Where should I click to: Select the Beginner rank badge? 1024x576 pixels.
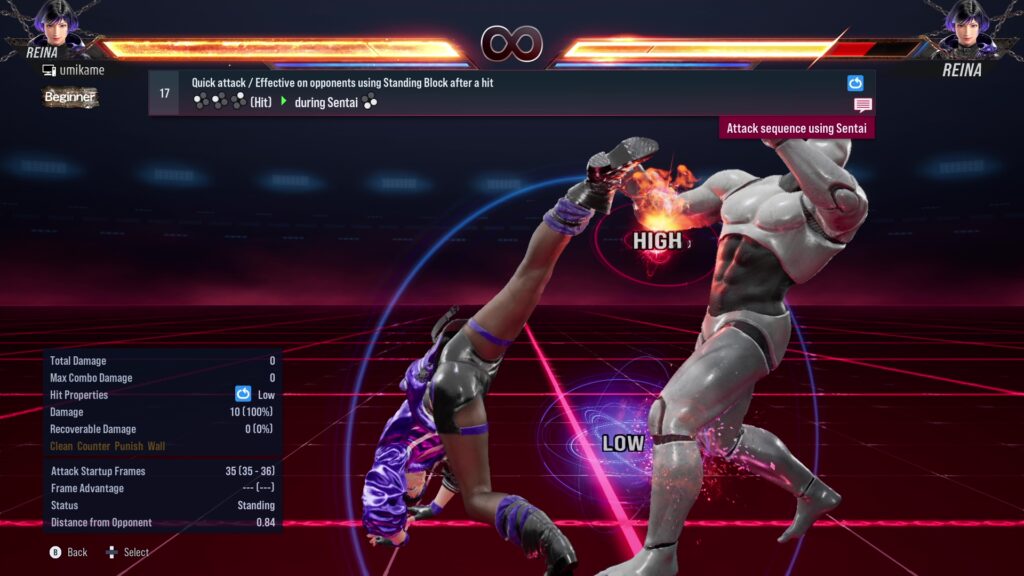[70, 97]
